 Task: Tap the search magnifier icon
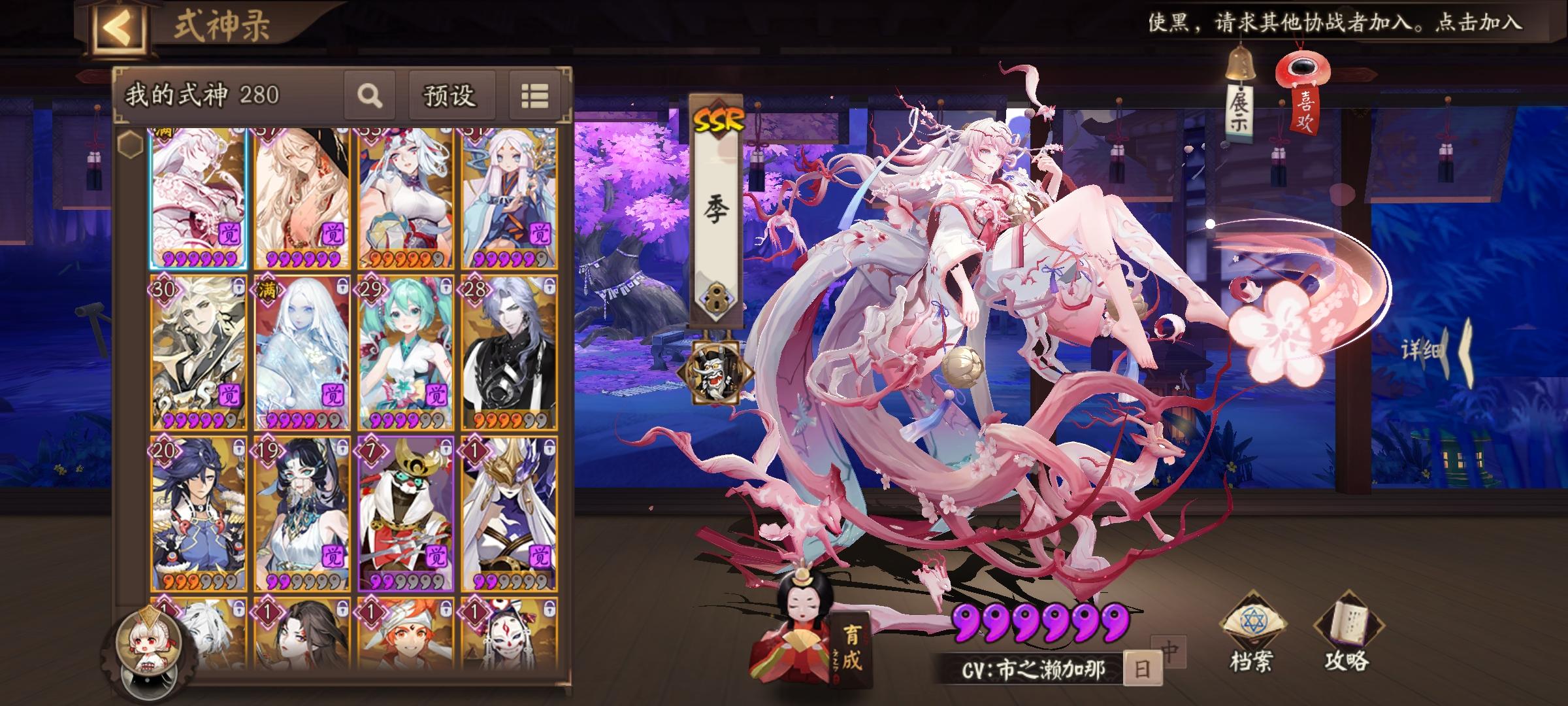[x=370, y=95]
